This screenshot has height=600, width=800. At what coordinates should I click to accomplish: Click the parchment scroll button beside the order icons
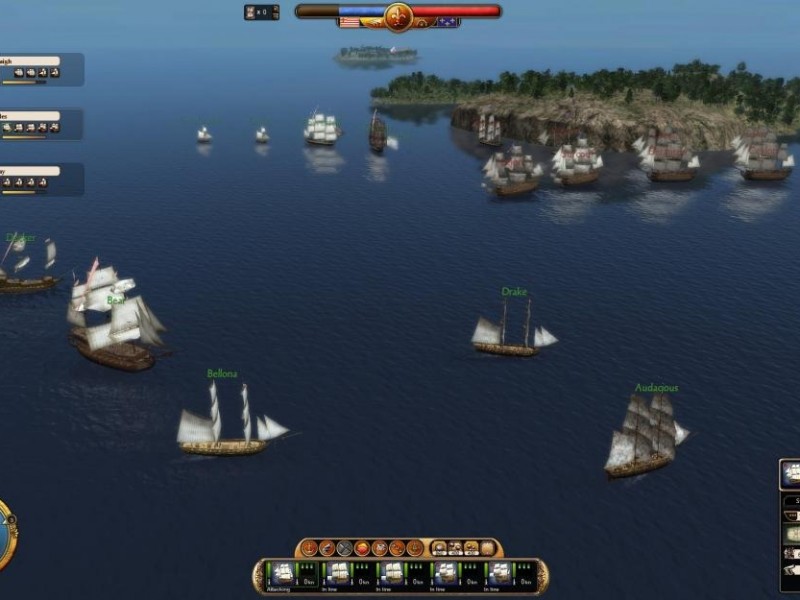pos(487,548)
